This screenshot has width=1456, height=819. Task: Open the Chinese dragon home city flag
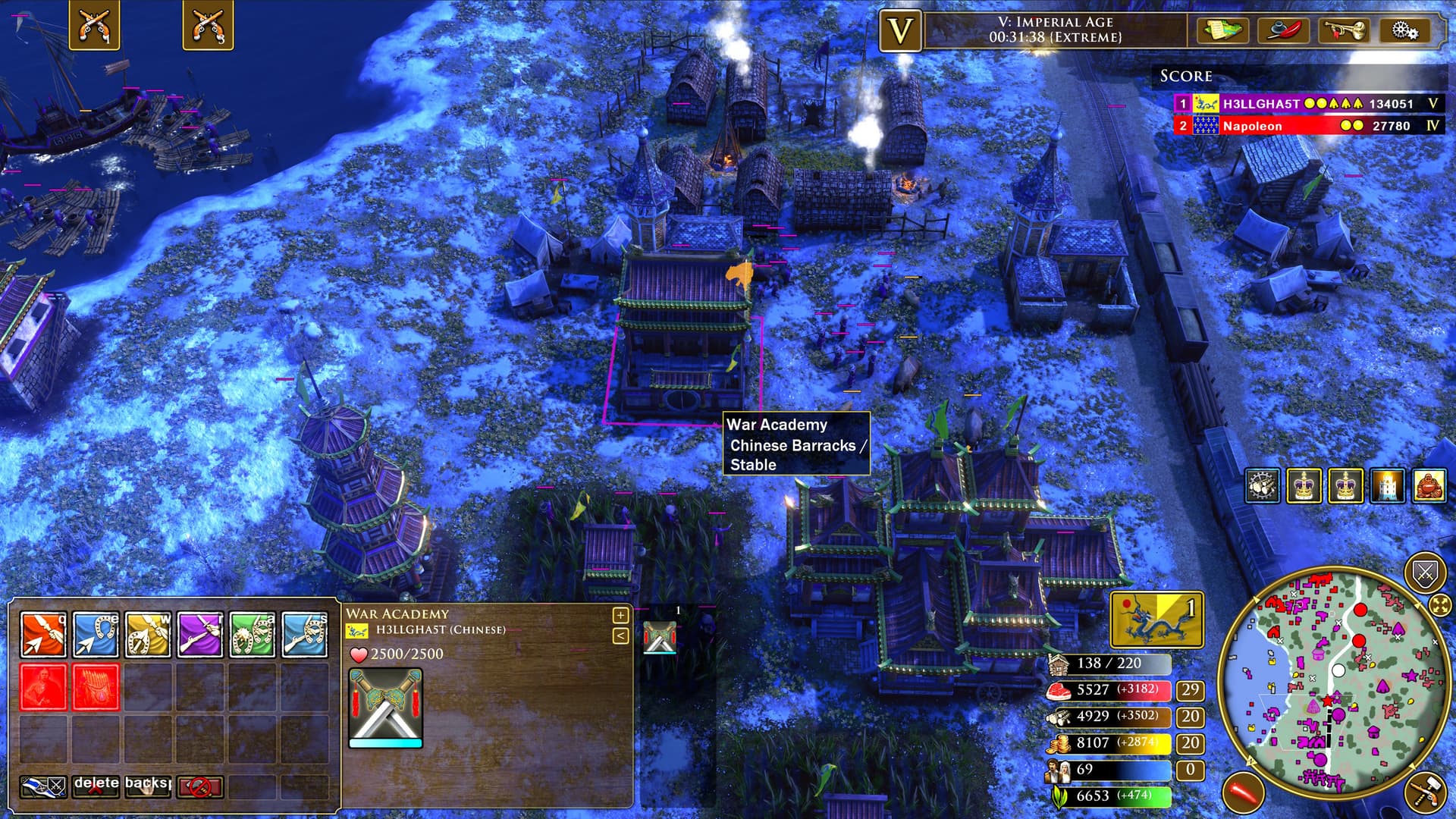click(1156, 619)
